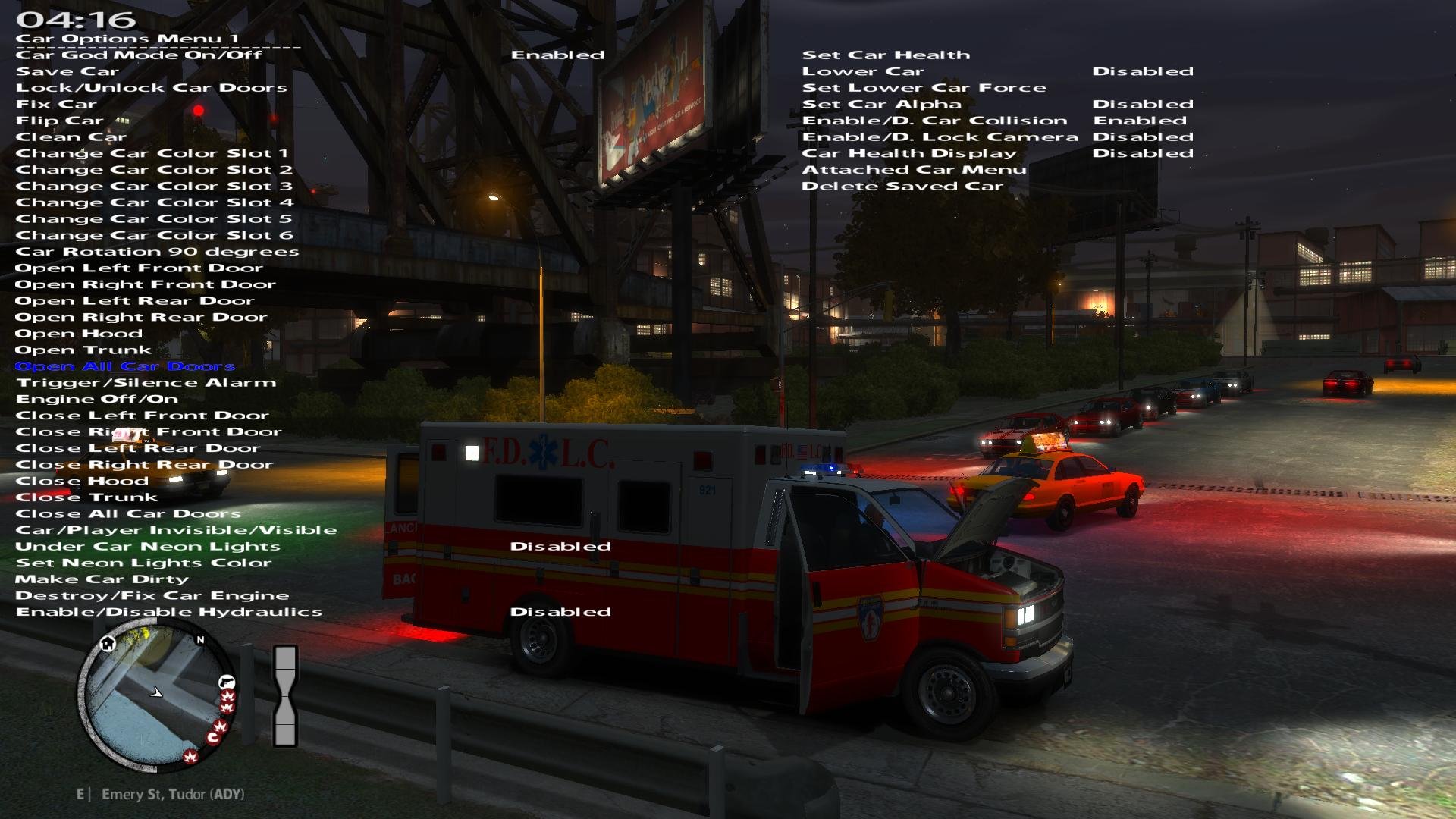Activate Car Rotation 90 degrees

tap(157, 252)
